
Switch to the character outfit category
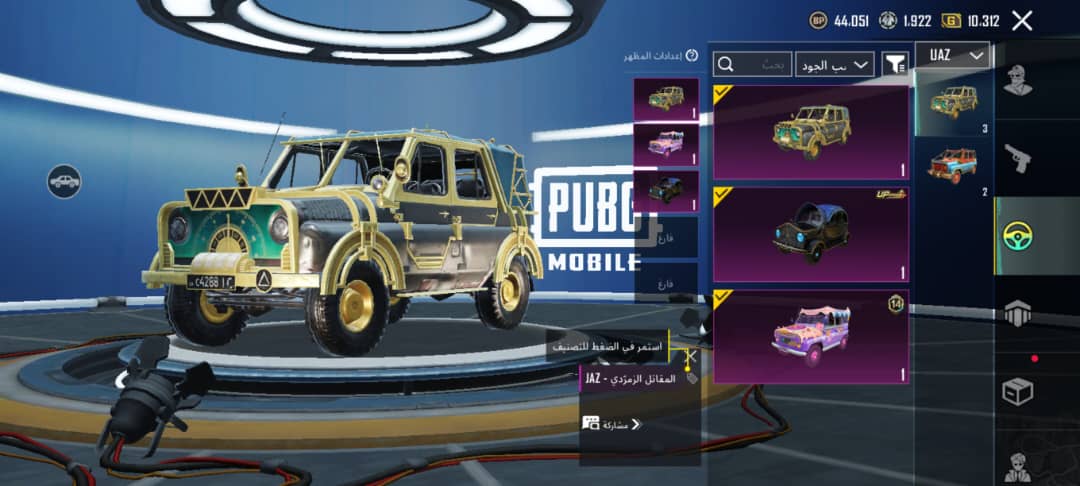tap(1018, 82)
